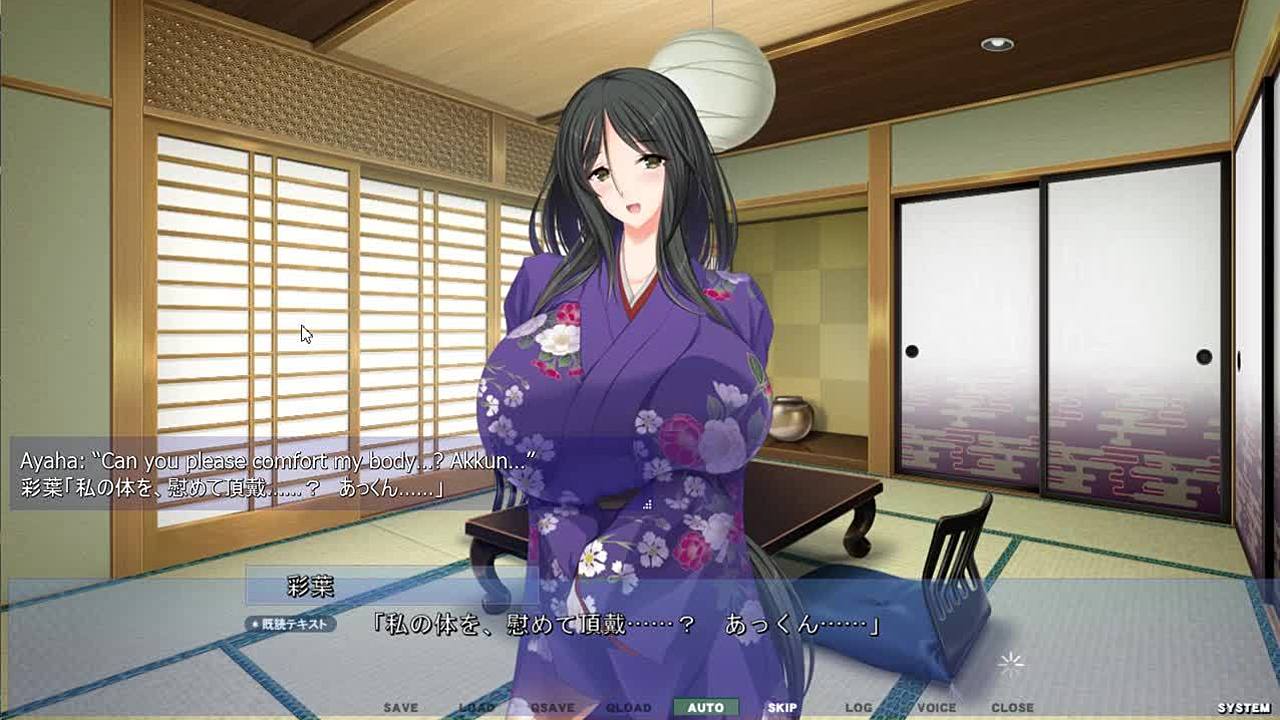Open the SYSTEM settings menu
Screen dimensions: 1280x720
(1243, 708)
